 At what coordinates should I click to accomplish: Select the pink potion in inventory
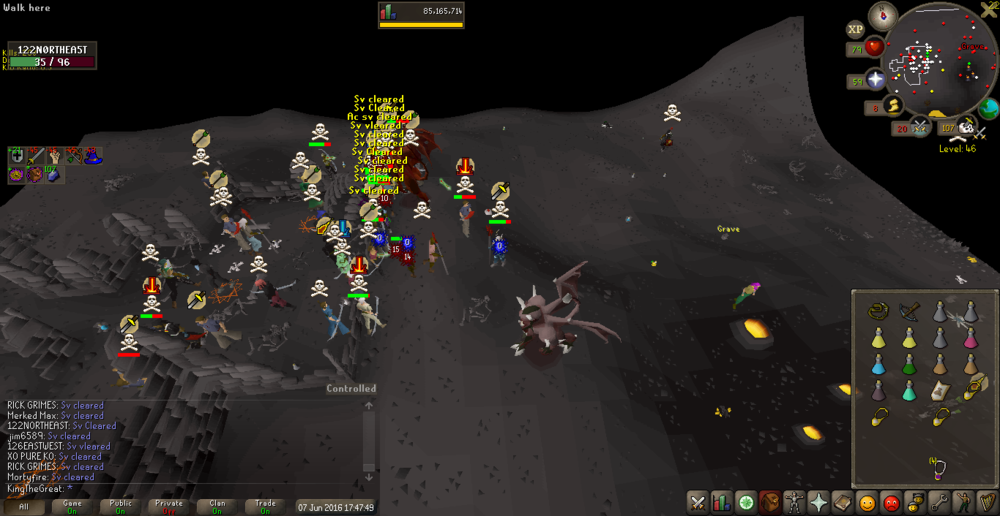[969, 338]
